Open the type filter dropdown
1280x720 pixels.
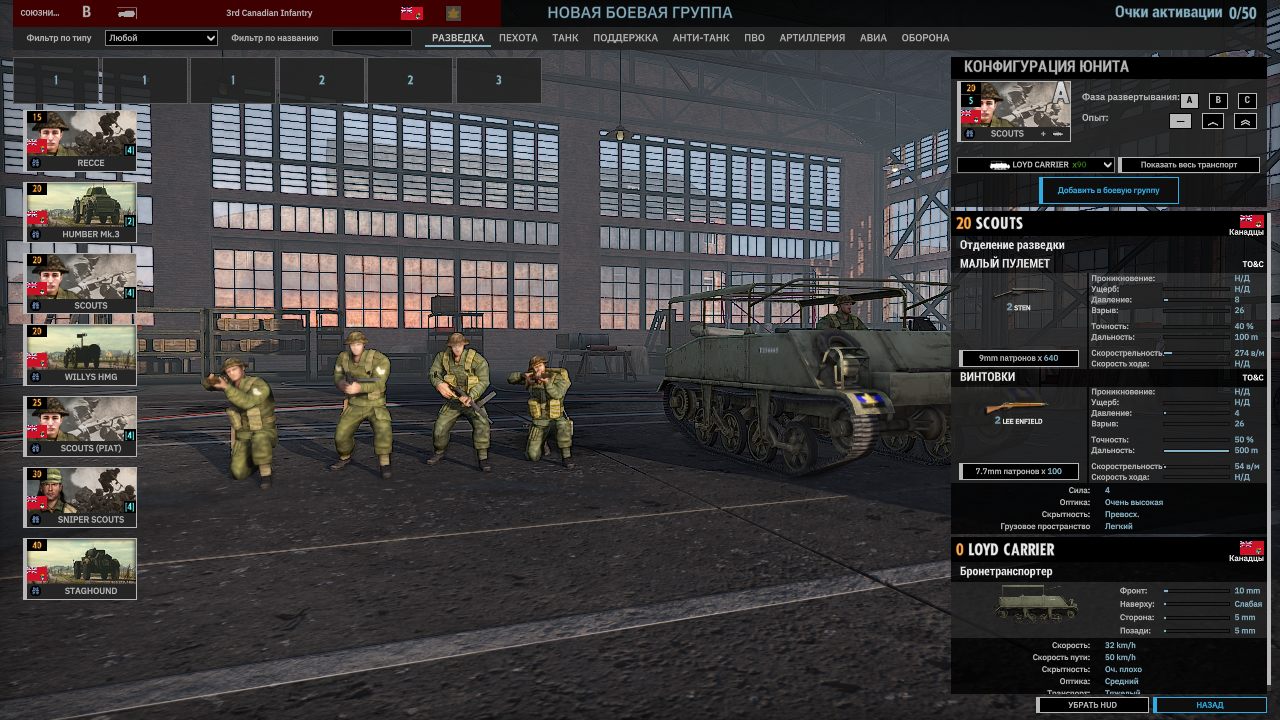(161, 38)
